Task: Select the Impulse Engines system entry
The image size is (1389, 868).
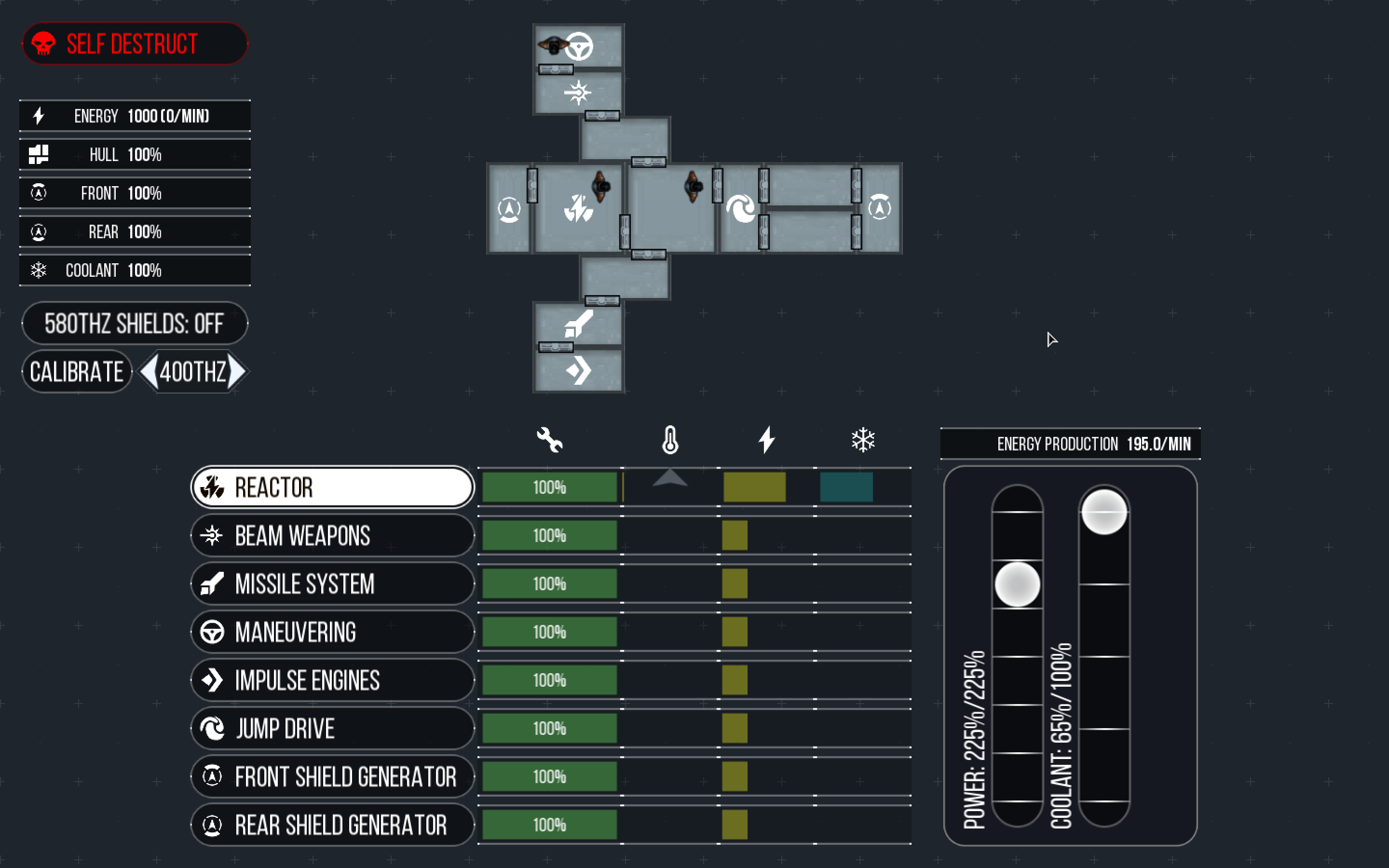Action: [332, 680]
